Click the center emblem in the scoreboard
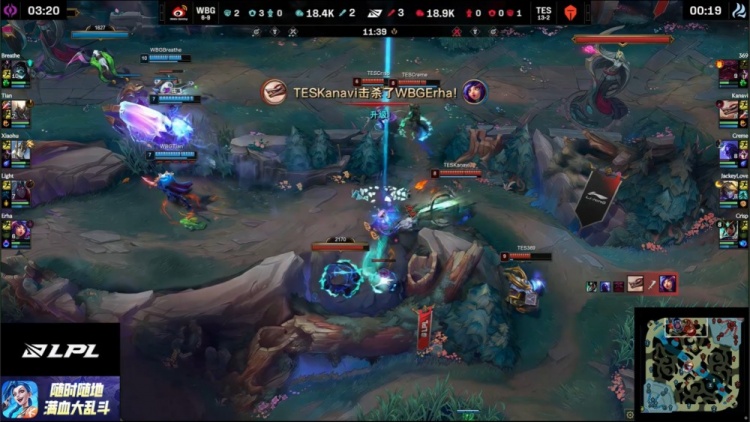Viewport: 750px width, 422px height. coord(375,13)
